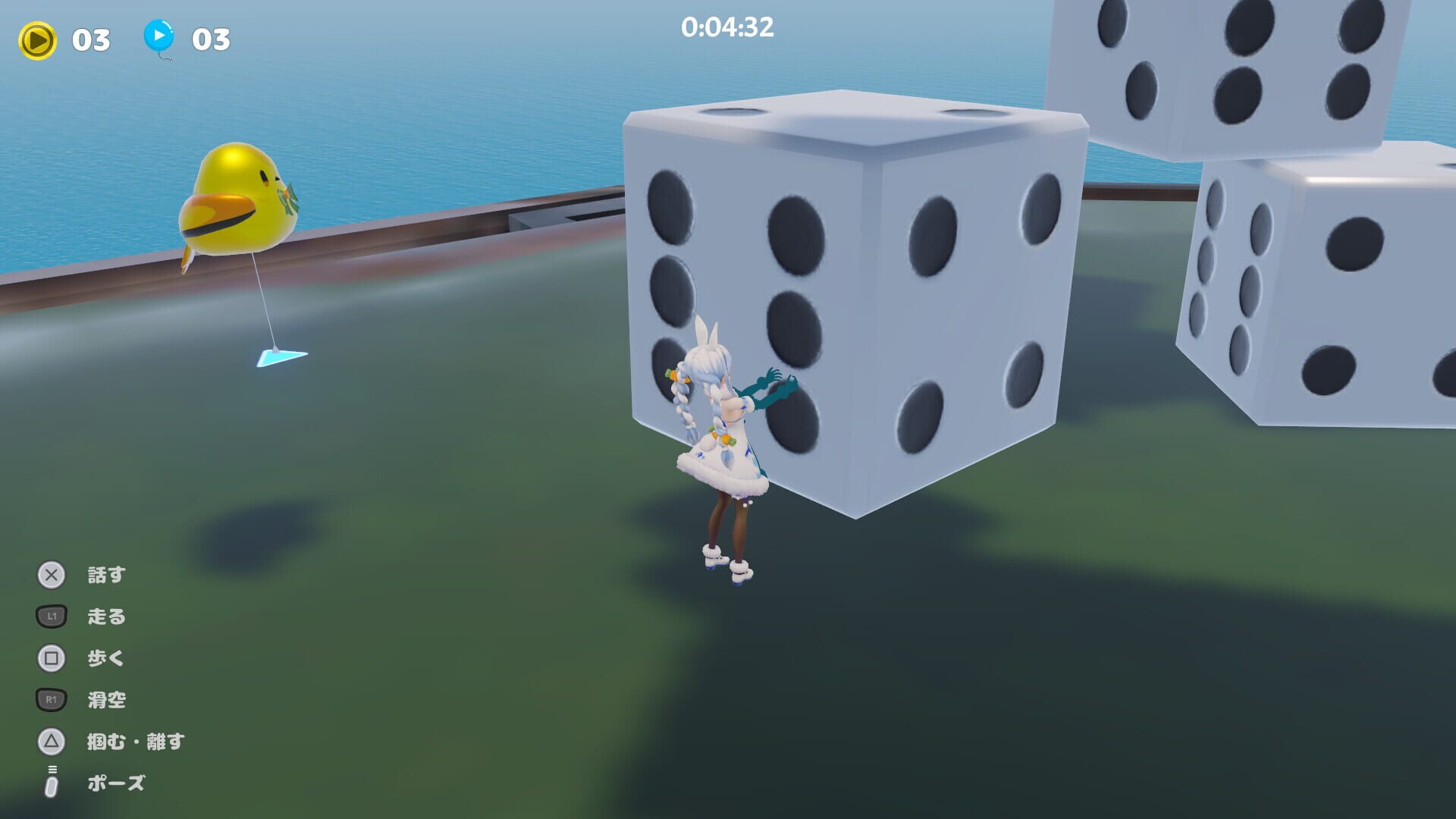Select the R1 button icon beside 滑空
Image resolution: width=1456 pixels, height=819 pixels.
point(50,699)
